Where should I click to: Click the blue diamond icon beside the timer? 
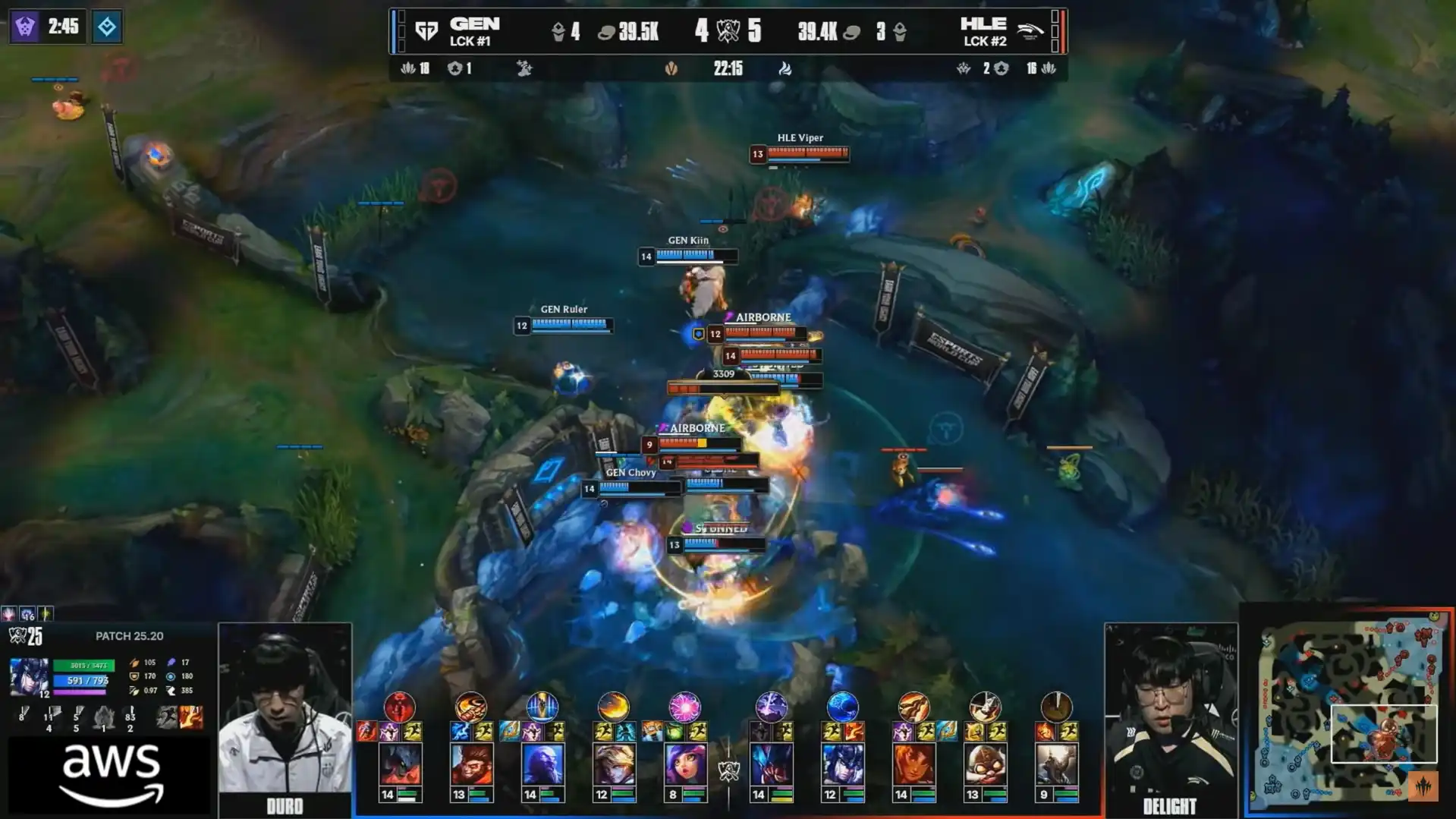[106, 27]
